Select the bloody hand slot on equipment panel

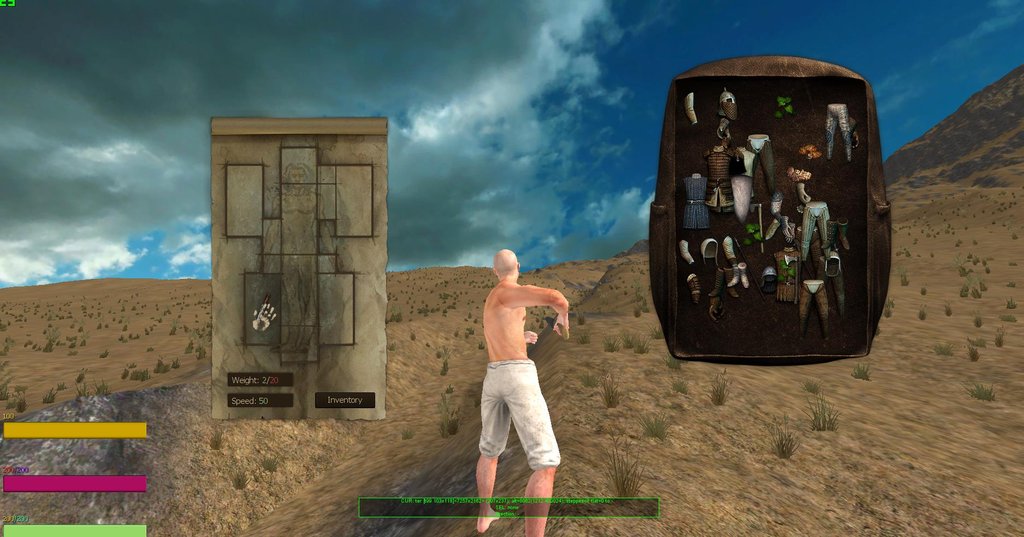(x=264, y=315)
